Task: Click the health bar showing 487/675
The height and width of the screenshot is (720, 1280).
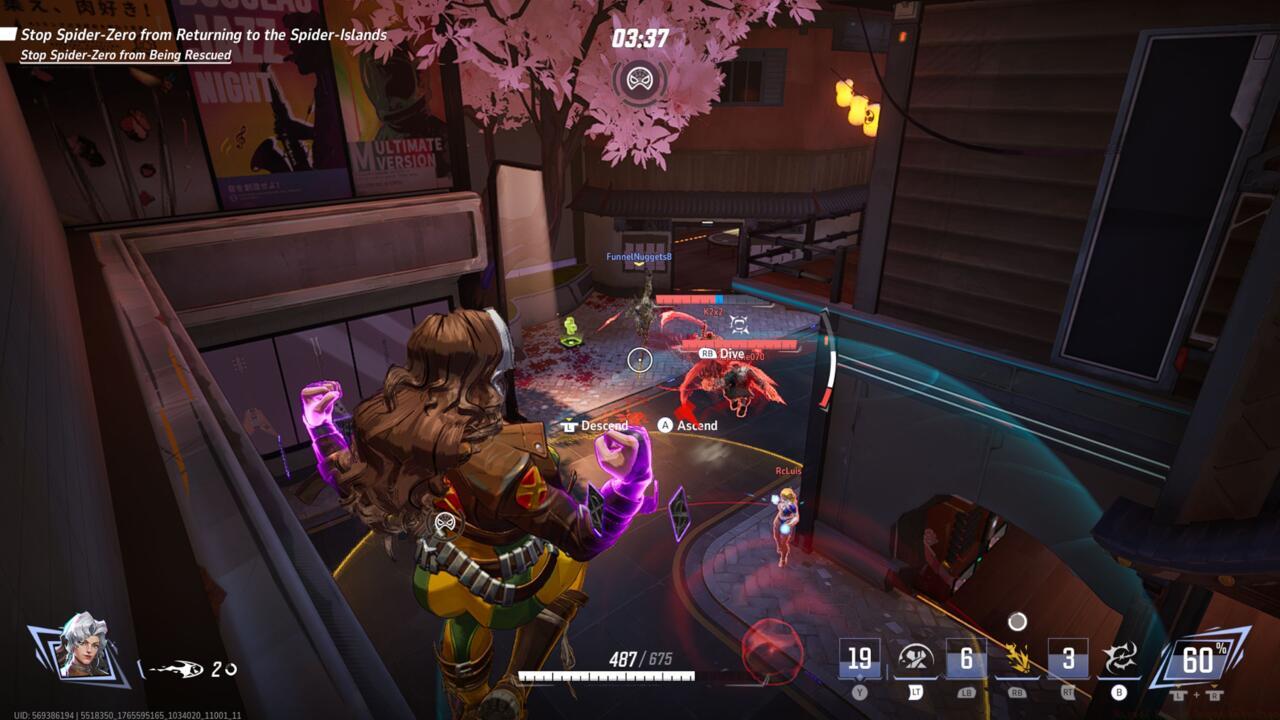Action: pos(639,659)
